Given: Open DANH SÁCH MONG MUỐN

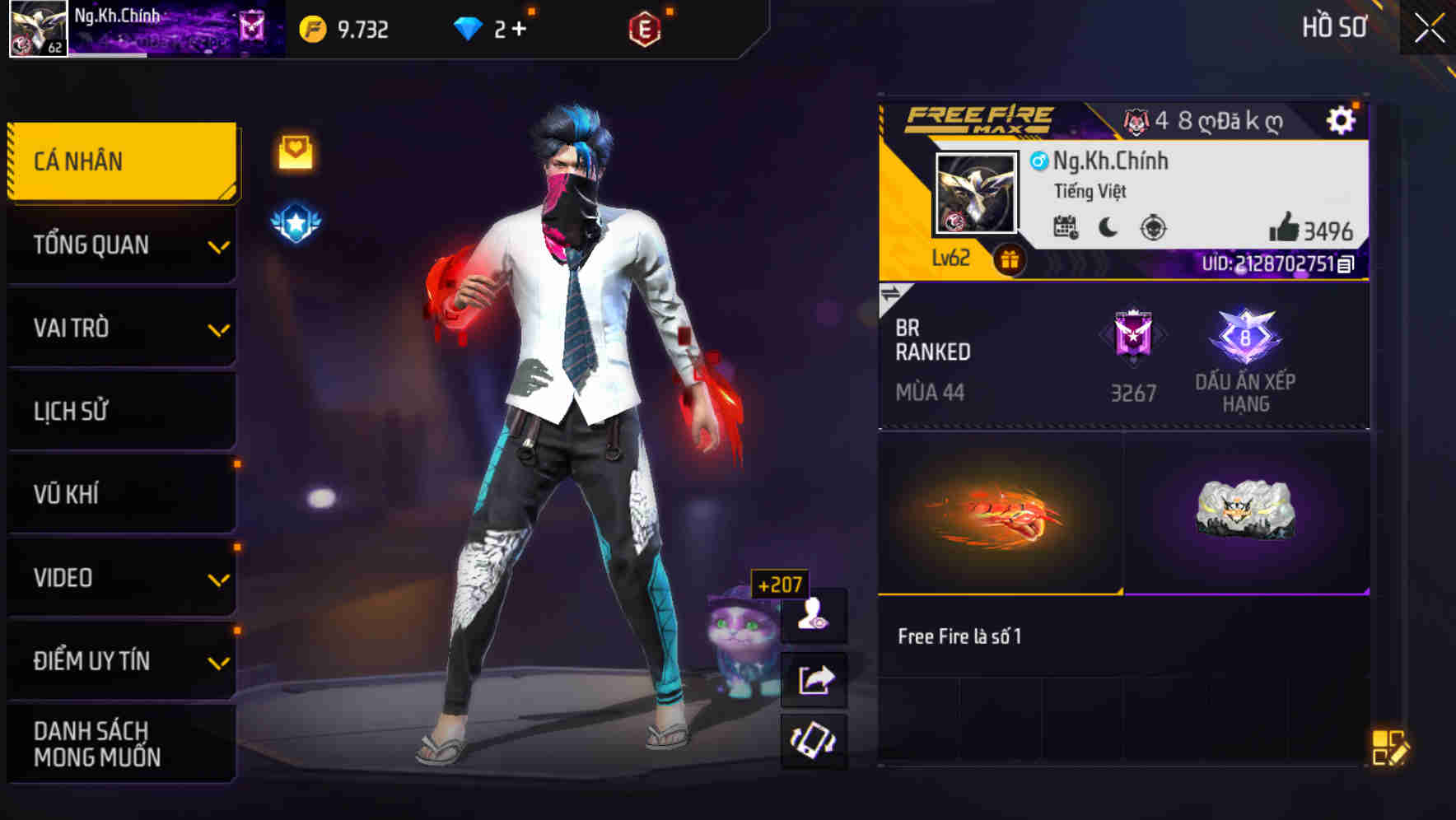Looking at the screenshot, I should 122,743.
